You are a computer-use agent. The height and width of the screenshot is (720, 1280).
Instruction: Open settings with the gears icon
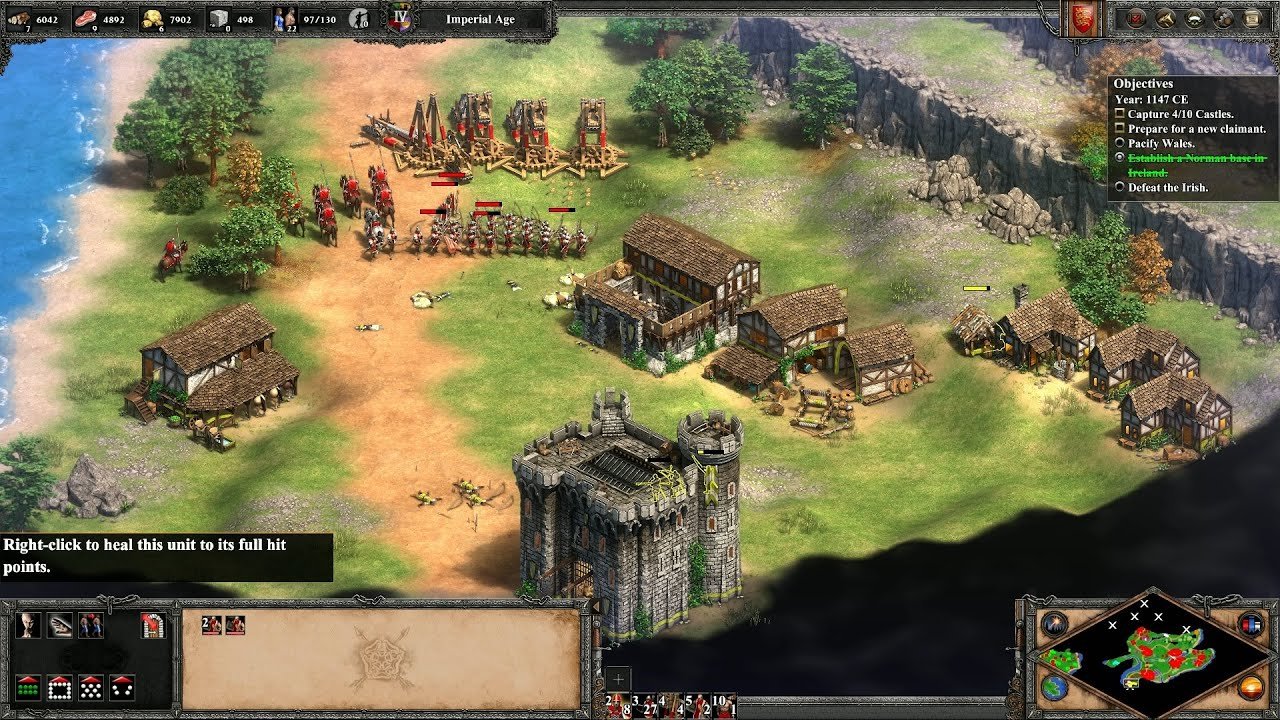point(1223,17)
